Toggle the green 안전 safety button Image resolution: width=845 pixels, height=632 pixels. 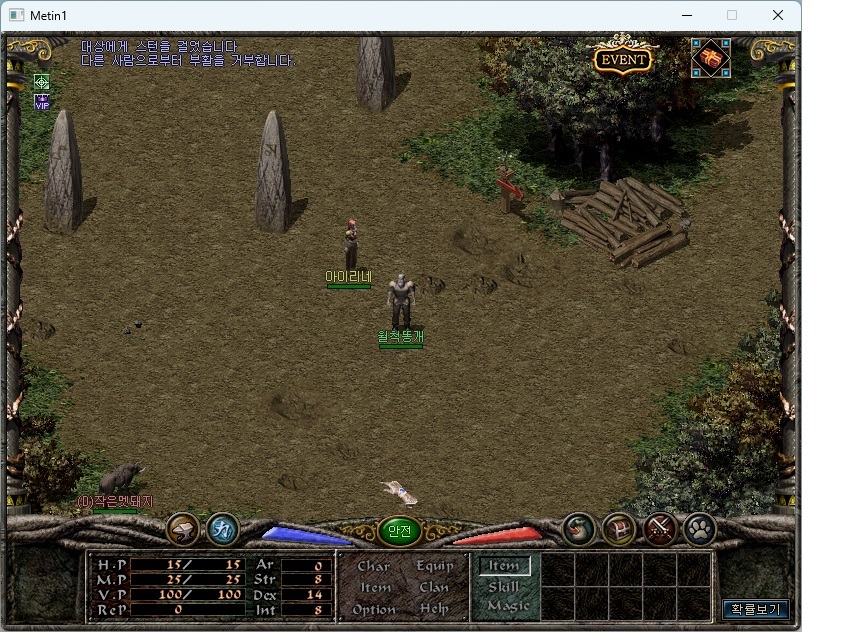pyautogui.click(x=399, y=531)
